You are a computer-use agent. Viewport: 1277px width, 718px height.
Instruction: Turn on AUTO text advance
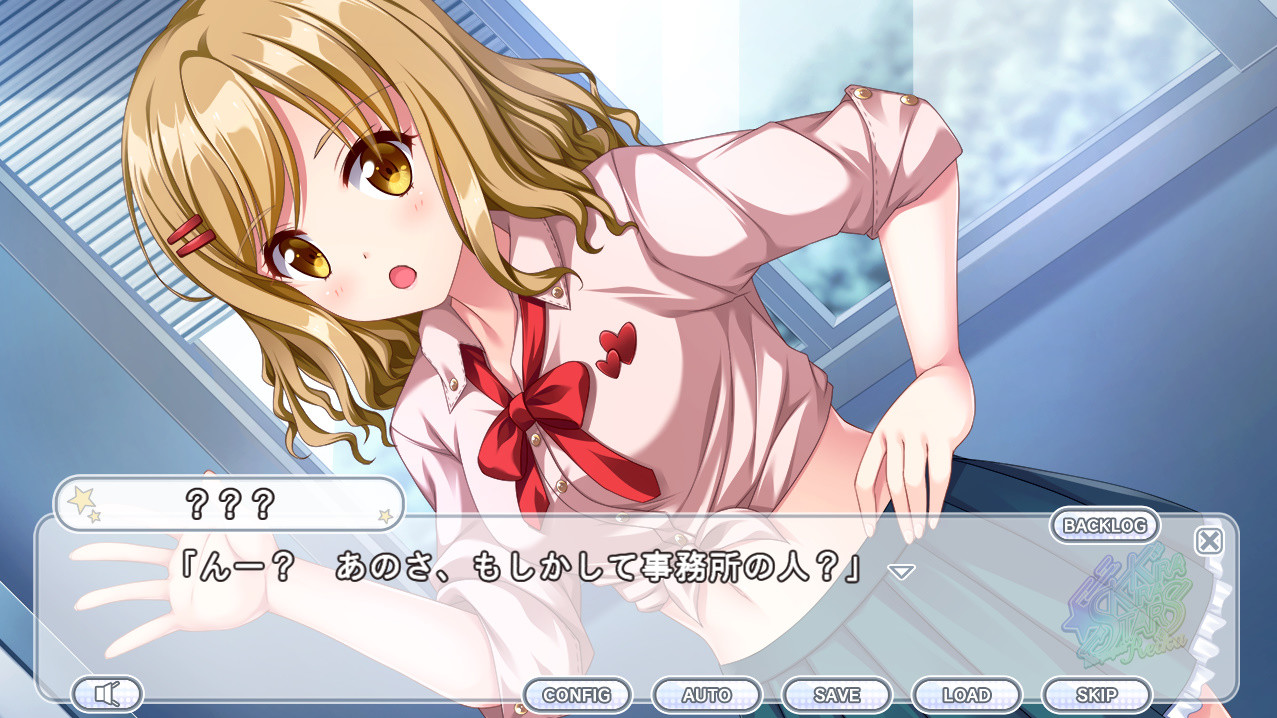click(707, 694)
